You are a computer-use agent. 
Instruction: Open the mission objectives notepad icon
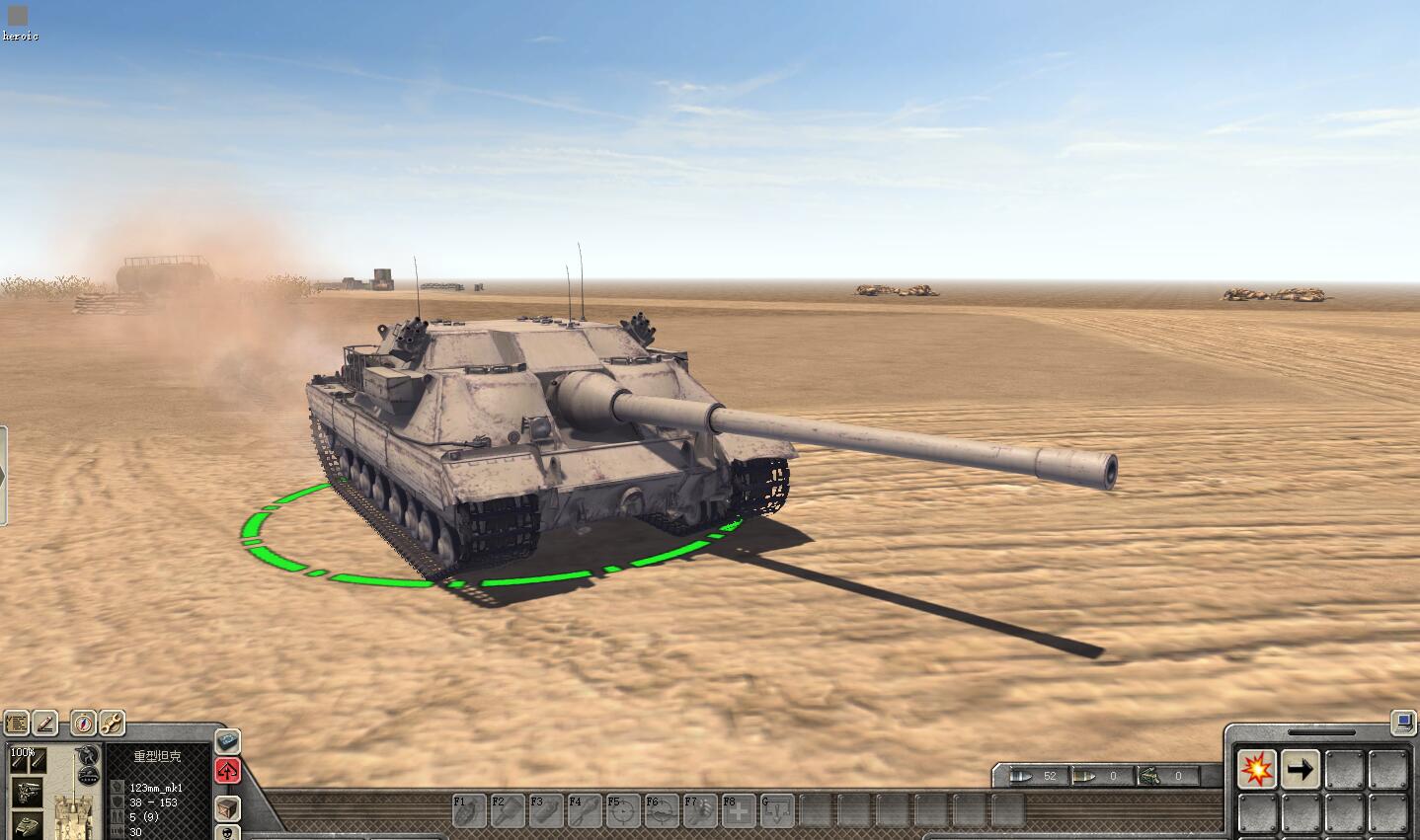(x=17, y=724)
